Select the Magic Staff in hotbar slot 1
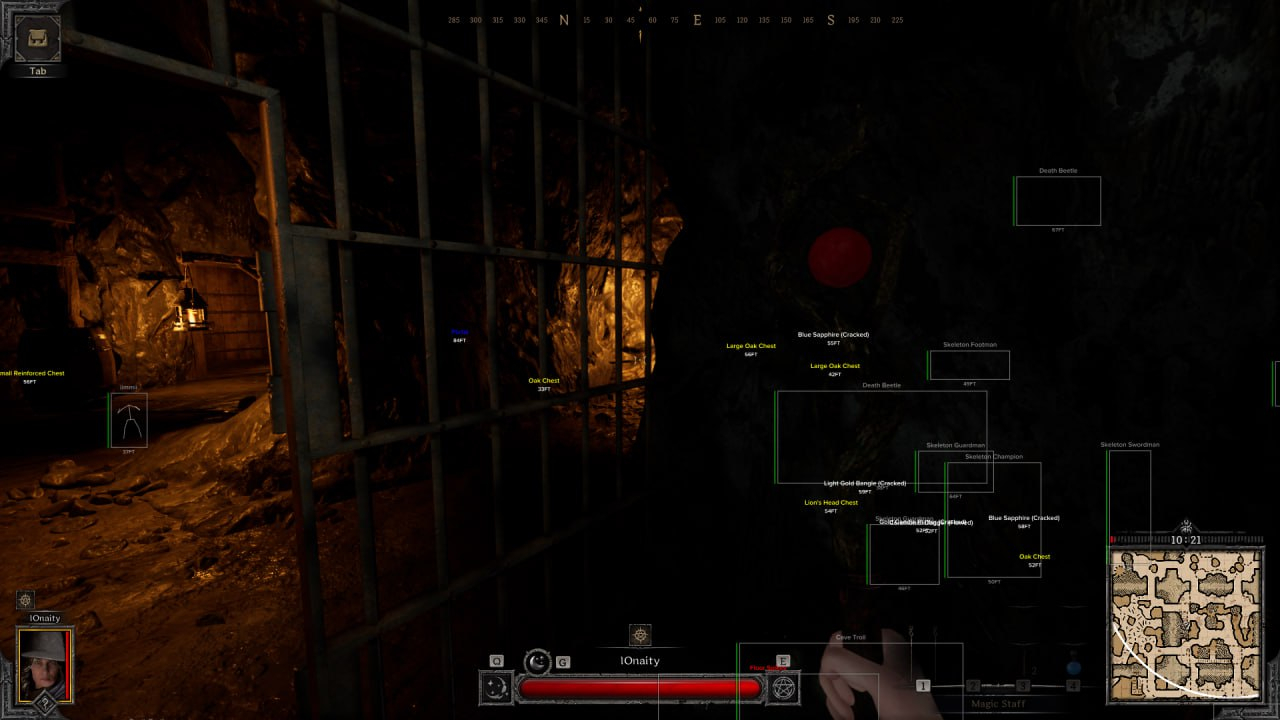Image resolution: width=1280 pixels, height=720 pixels. point(923,684)
